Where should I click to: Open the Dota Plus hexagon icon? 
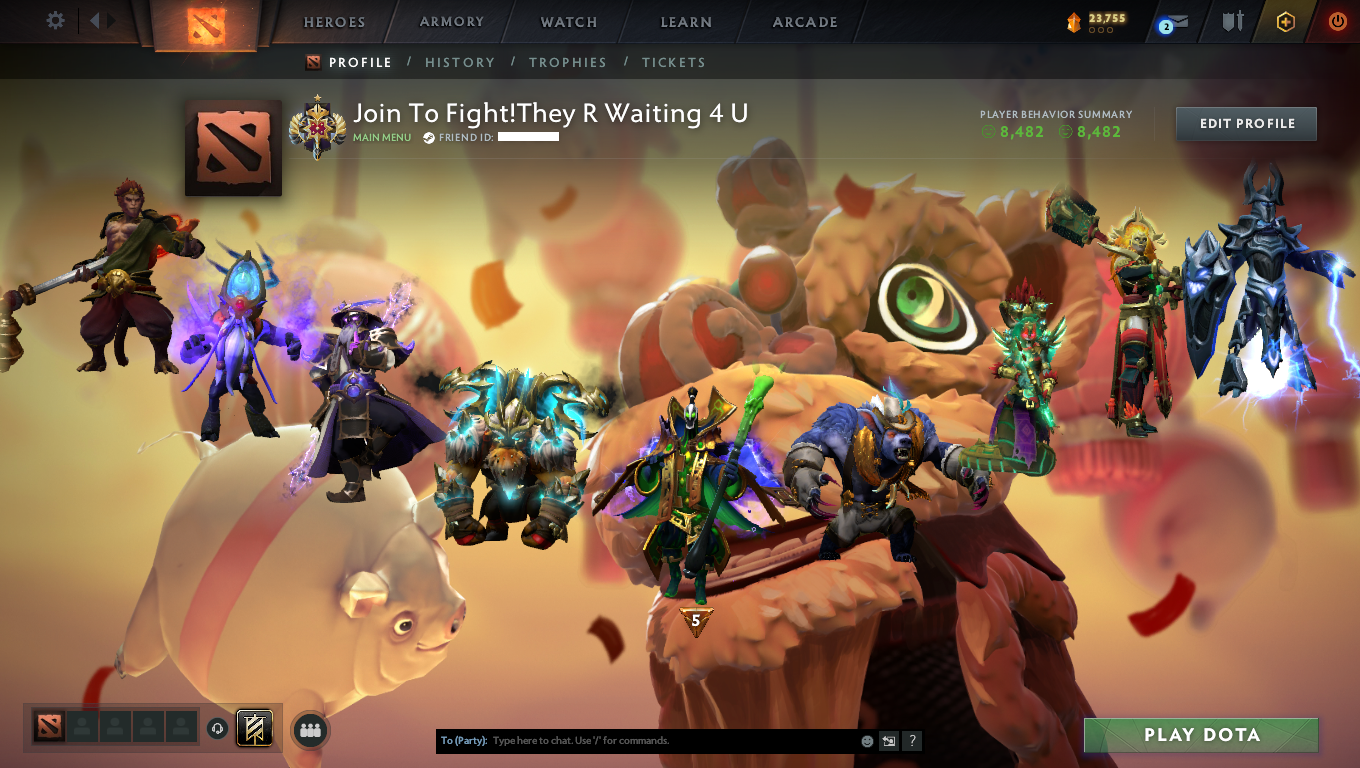click(x=1285, y=21)
